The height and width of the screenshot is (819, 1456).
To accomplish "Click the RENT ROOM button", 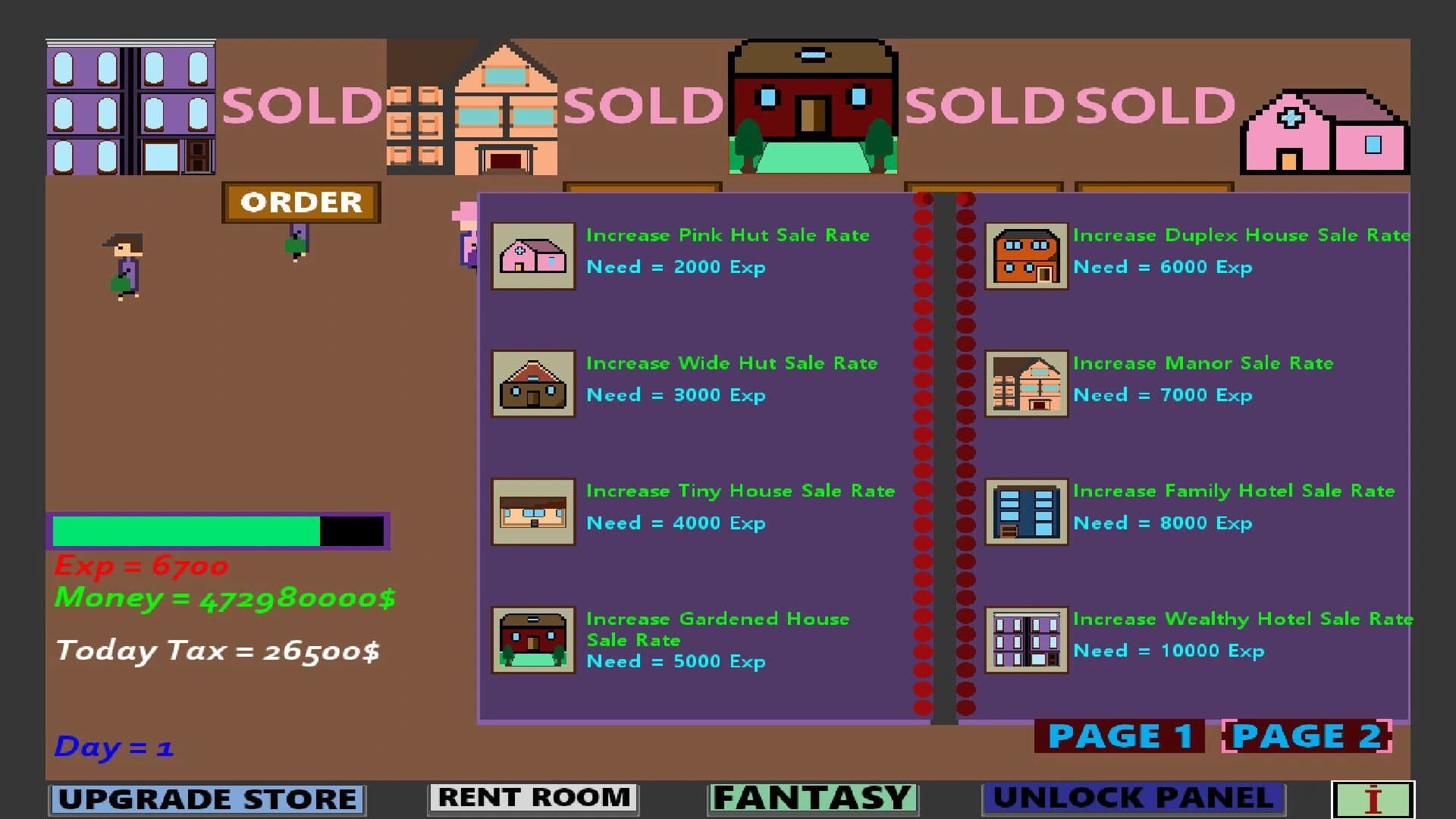I will pos(531,797).
